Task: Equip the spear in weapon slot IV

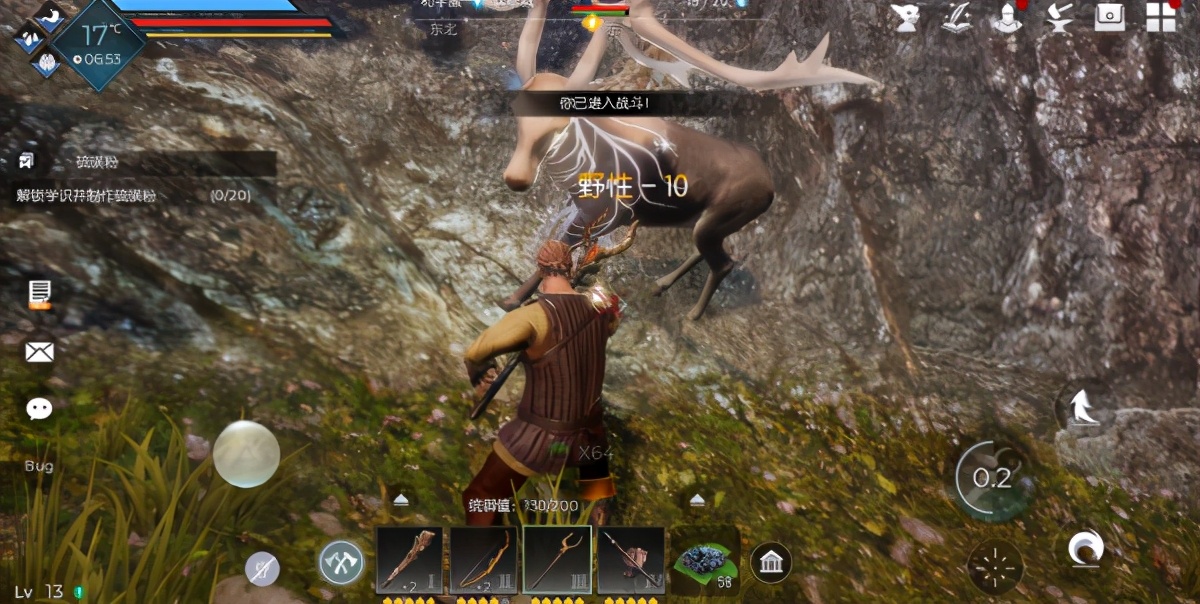Action: point(631,560)
